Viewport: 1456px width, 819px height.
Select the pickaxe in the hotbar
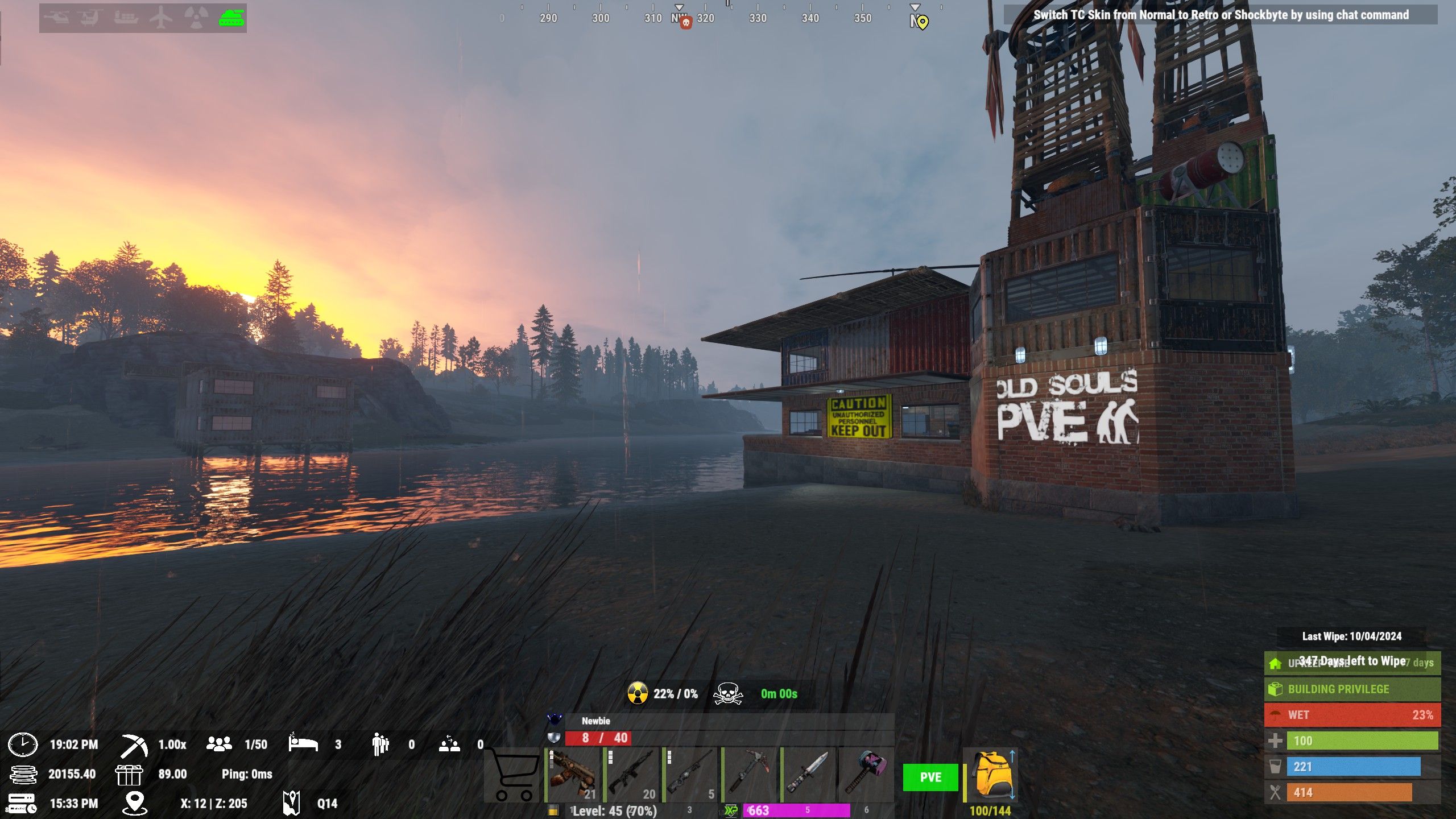click(x=750, y=775)
